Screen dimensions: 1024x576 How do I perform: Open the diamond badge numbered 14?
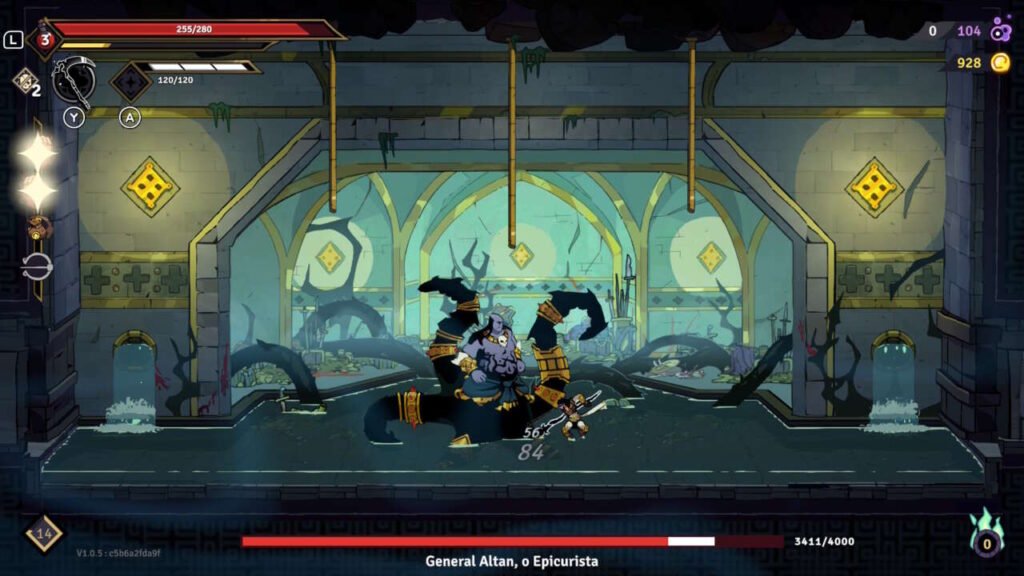coord(43,533)
